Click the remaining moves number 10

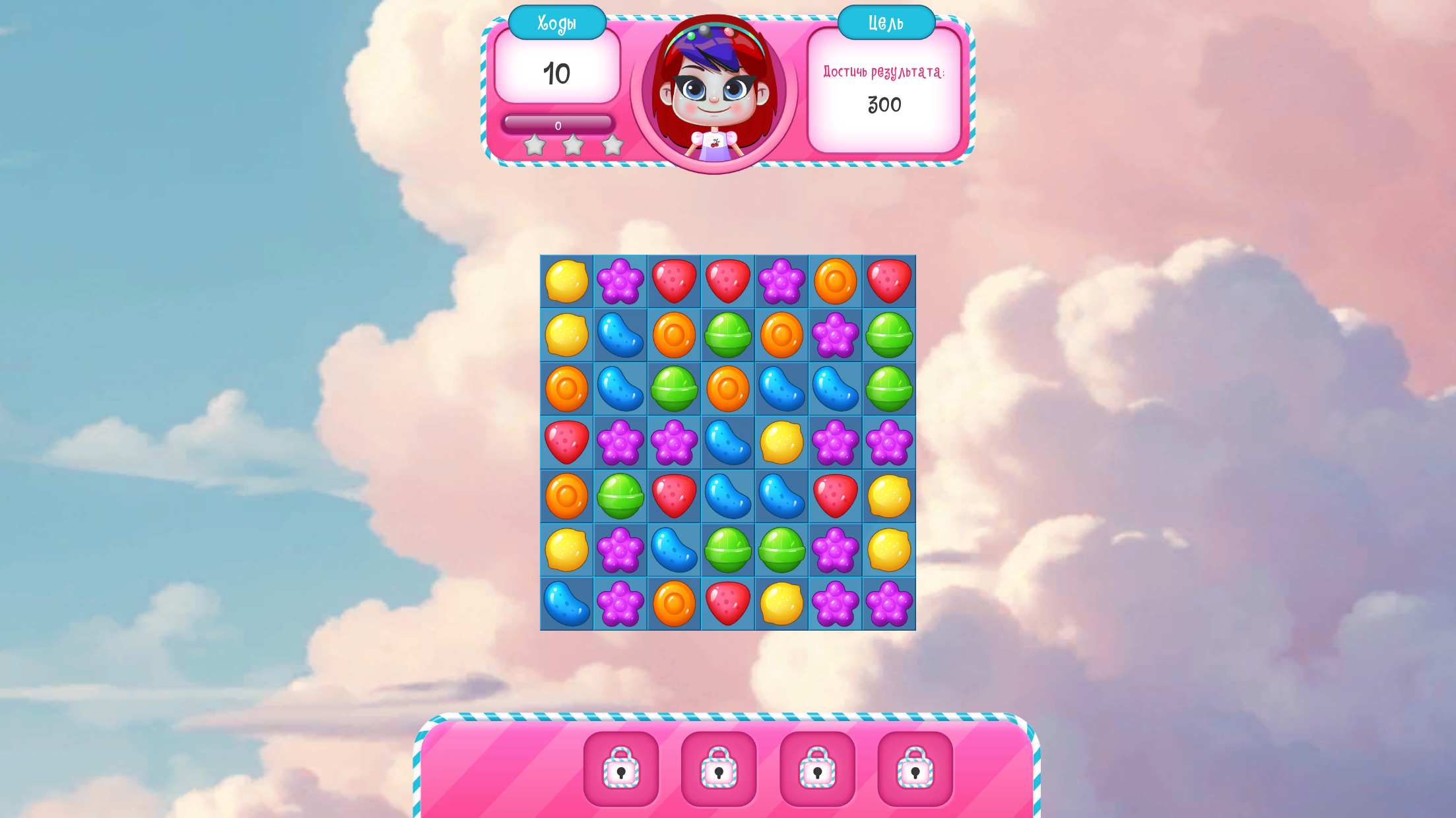tap(558, 73)
